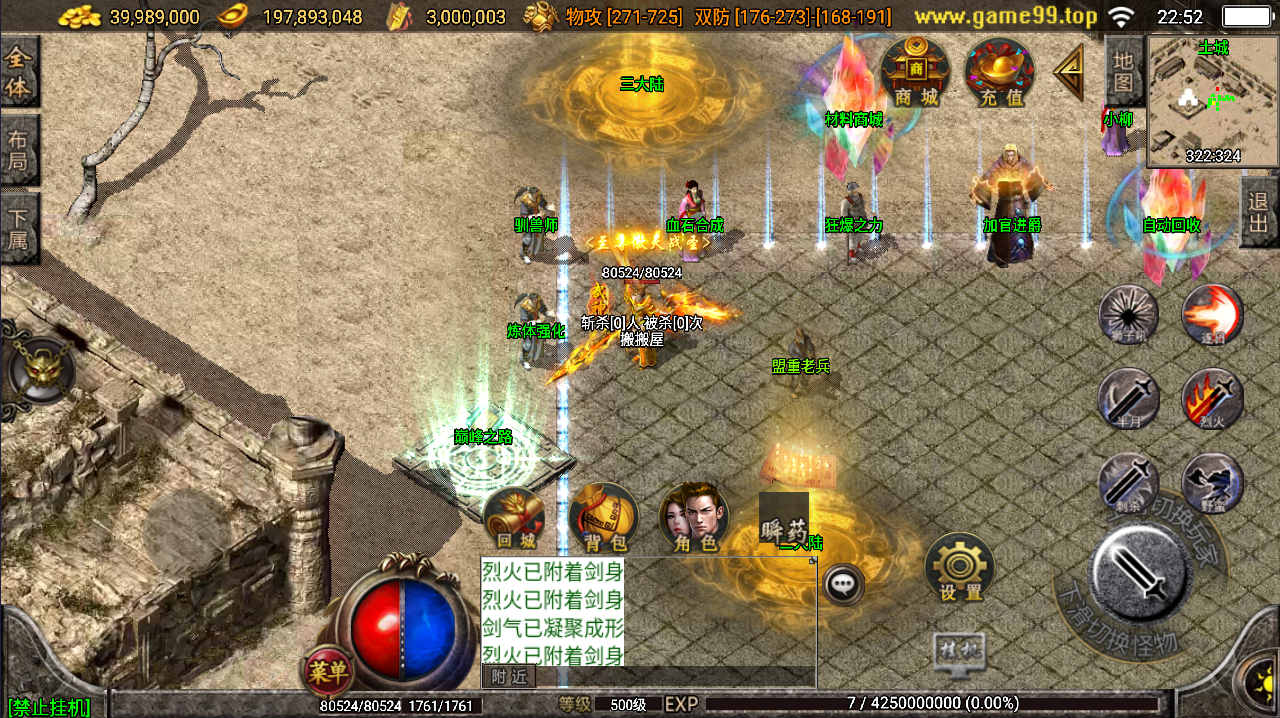Open the 地图 map button
Image resolution: width=1280 pixels, height=718 pixels.
click(1124, 72)
